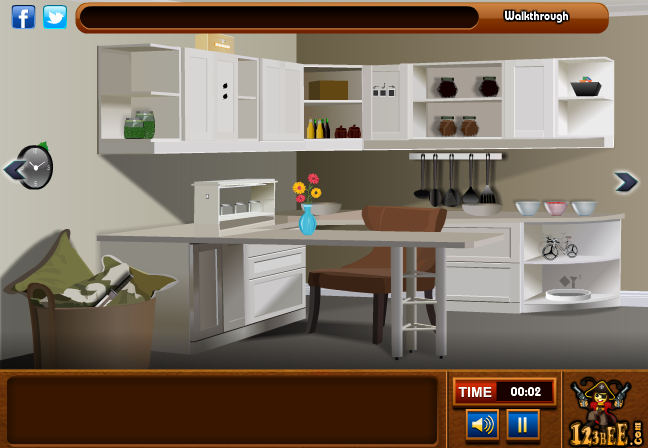Open the Walkthrough link
The width and height of the screenshot is (648, 448).
[x=536, y=16]
